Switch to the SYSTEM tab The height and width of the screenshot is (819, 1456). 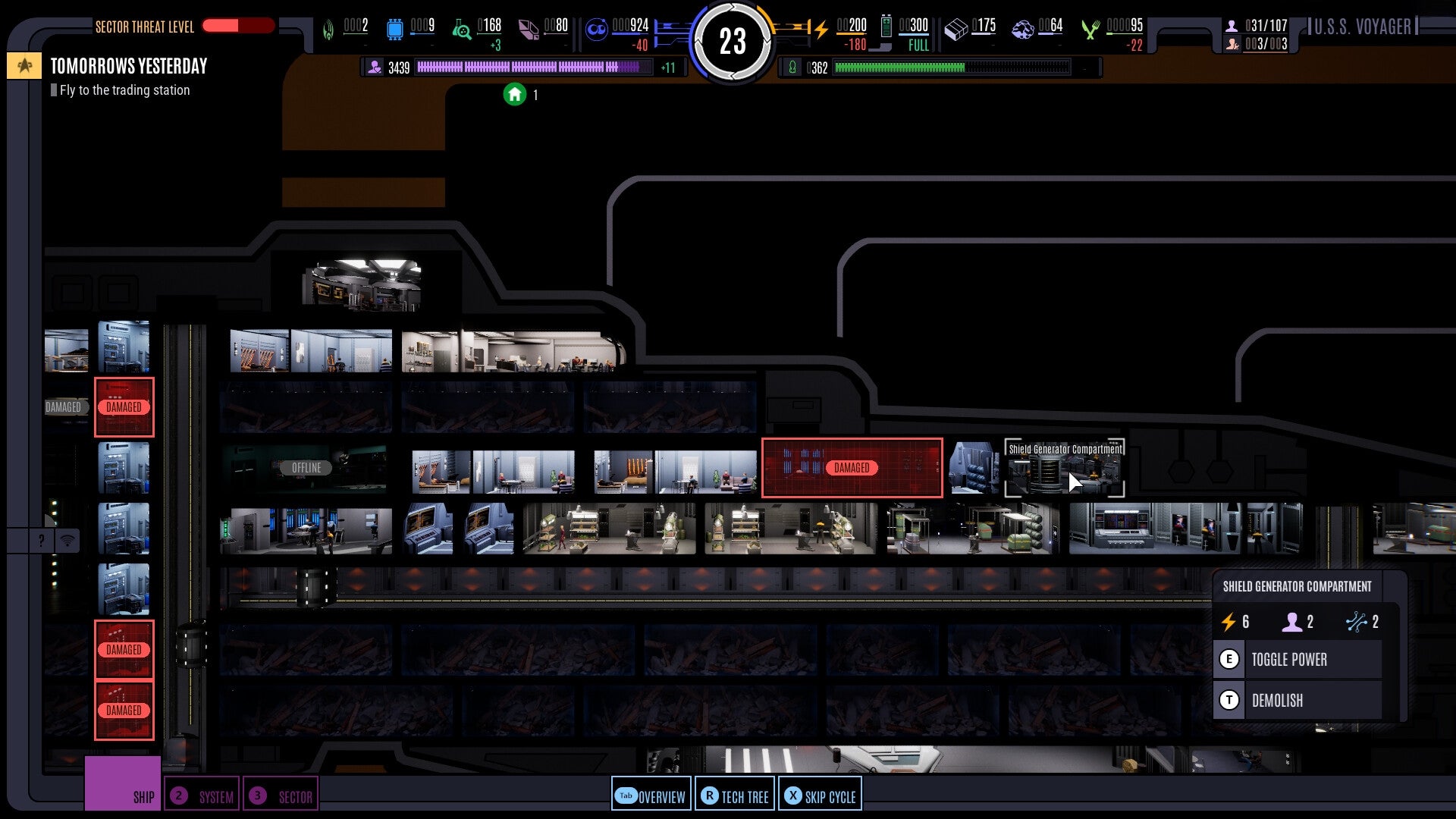(202, 795)
